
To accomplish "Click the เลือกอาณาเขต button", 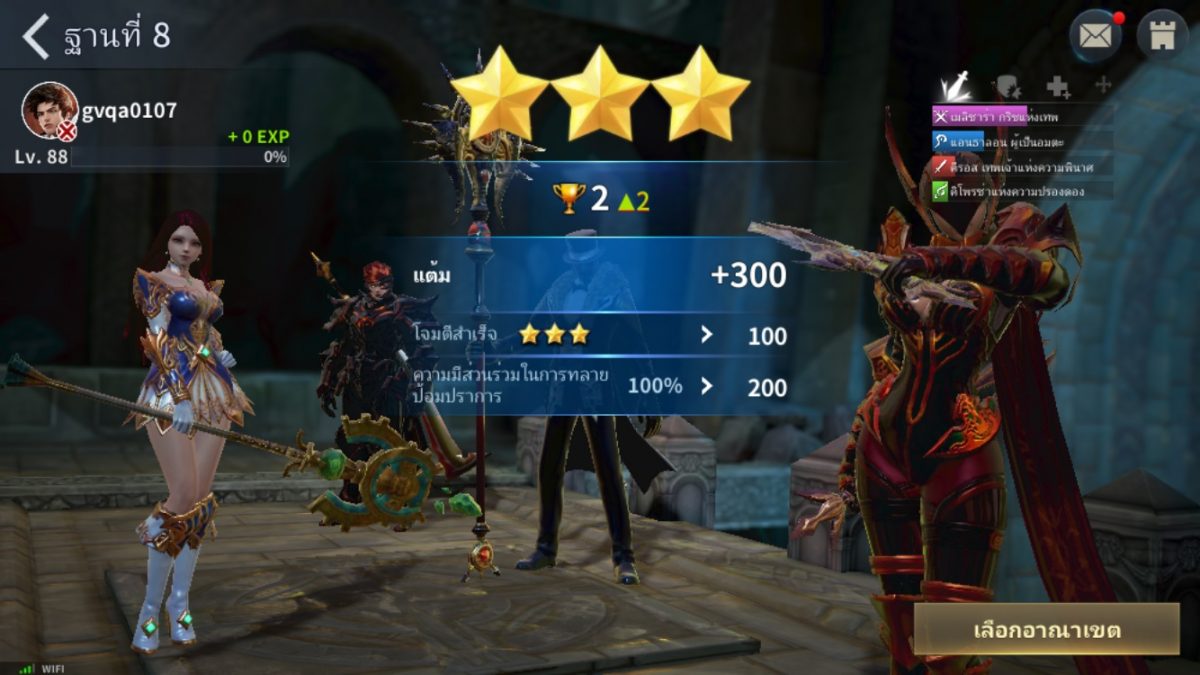I will click(1046, 630).
